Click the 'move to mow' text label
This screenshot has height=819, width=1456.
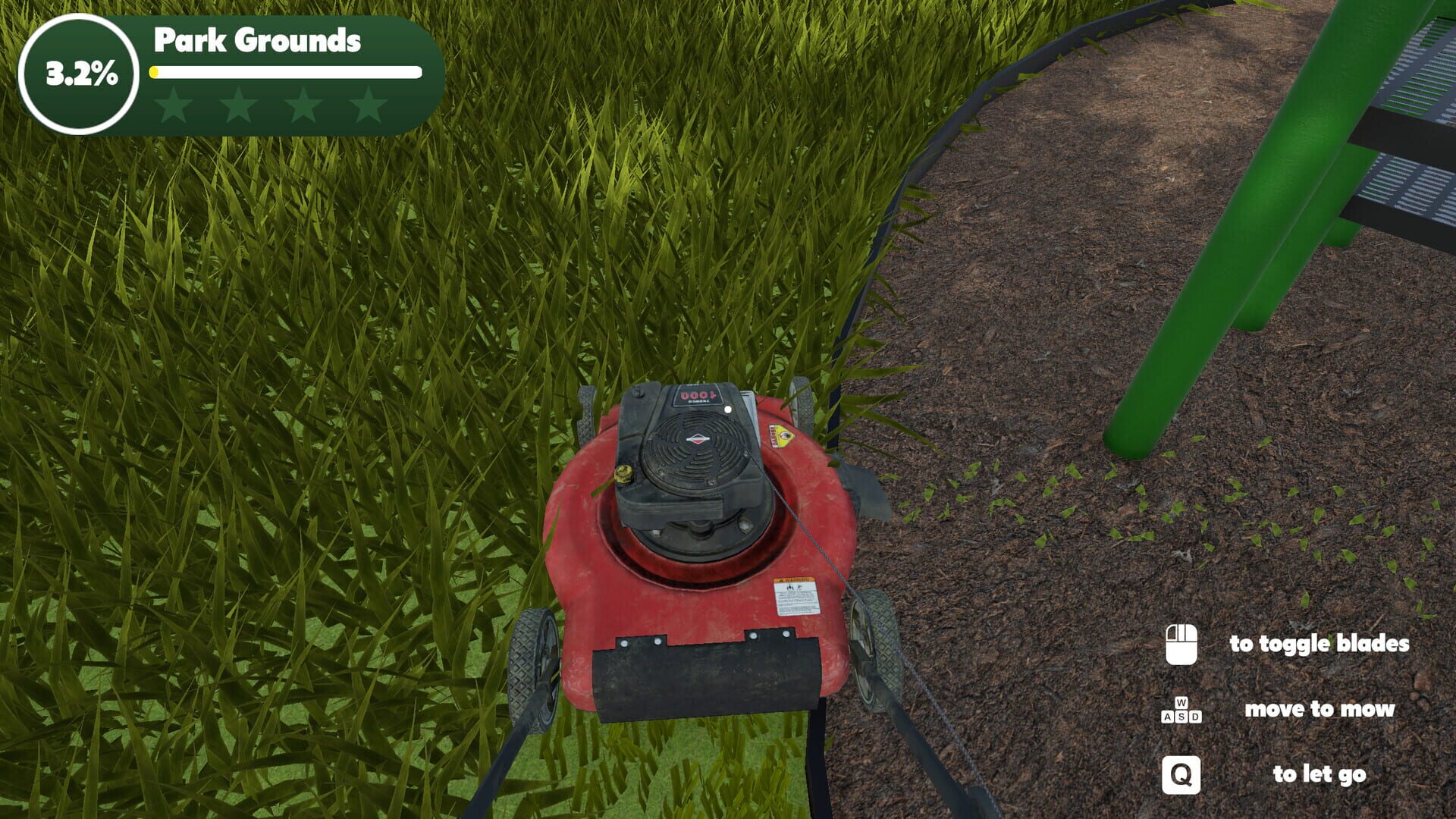click(1320, 711)
